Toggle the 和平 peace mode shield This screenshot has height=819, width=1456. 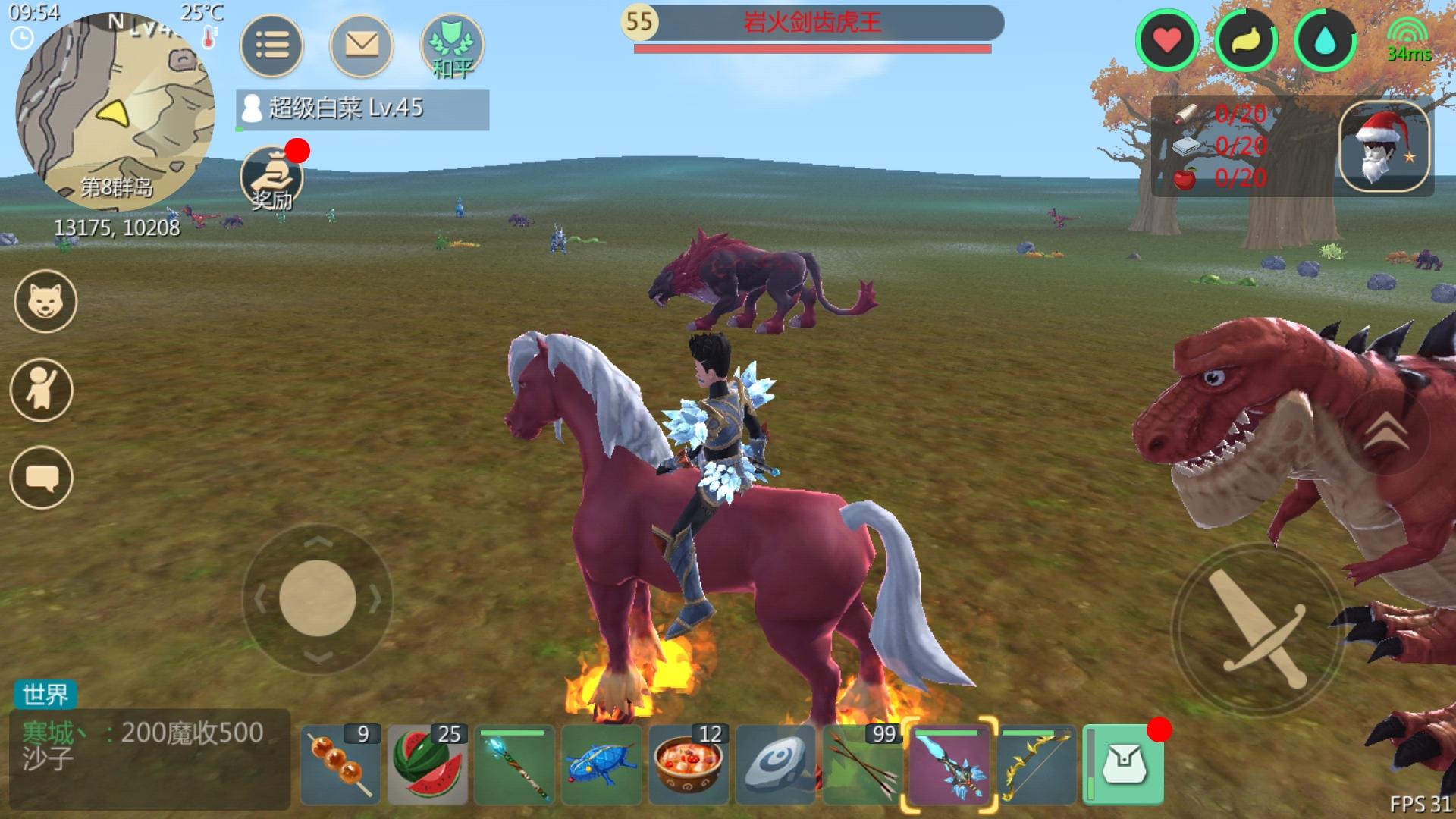(x=453, y=45)
